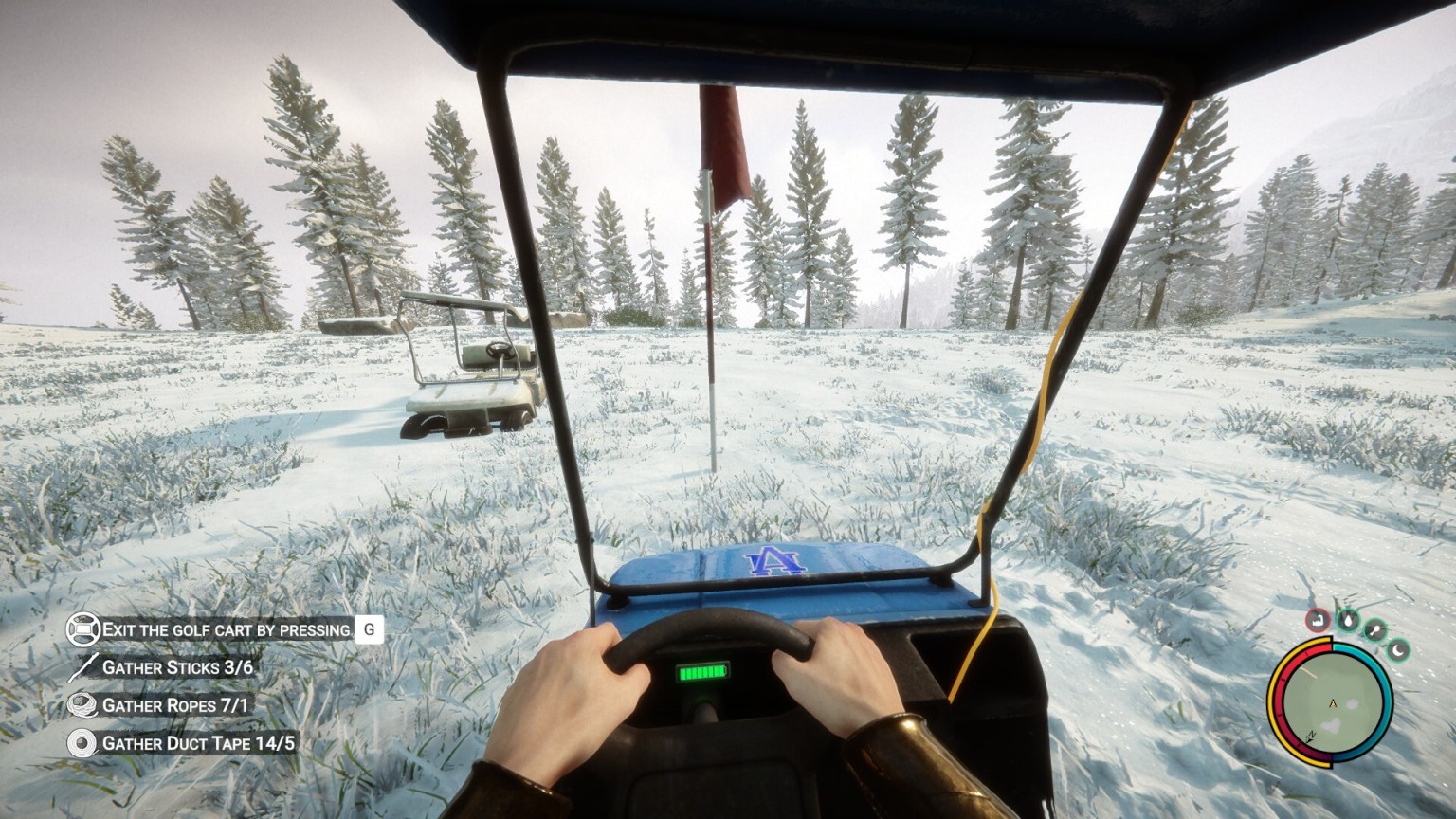The height and width of the screenshot is (819, 1456).
Task: Select the drumstick hunger status icon
Action: tap(1375, 628)
